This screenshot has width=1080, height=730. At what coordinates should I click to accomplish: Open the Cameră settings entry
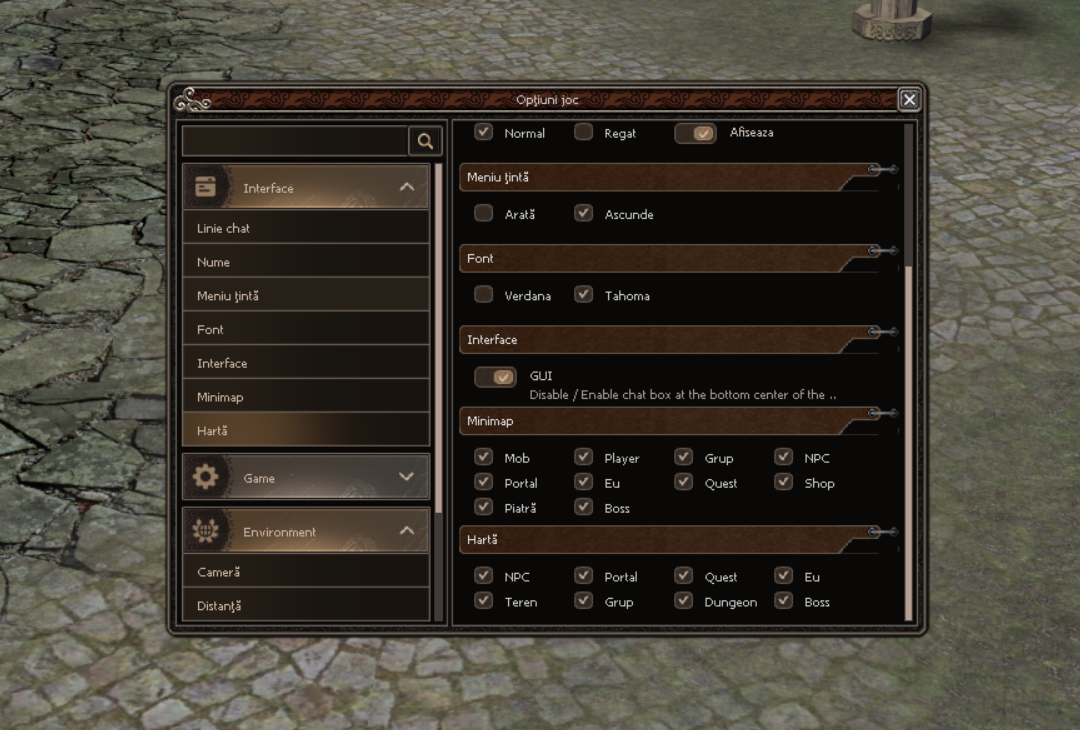click(x=305, y=572)
